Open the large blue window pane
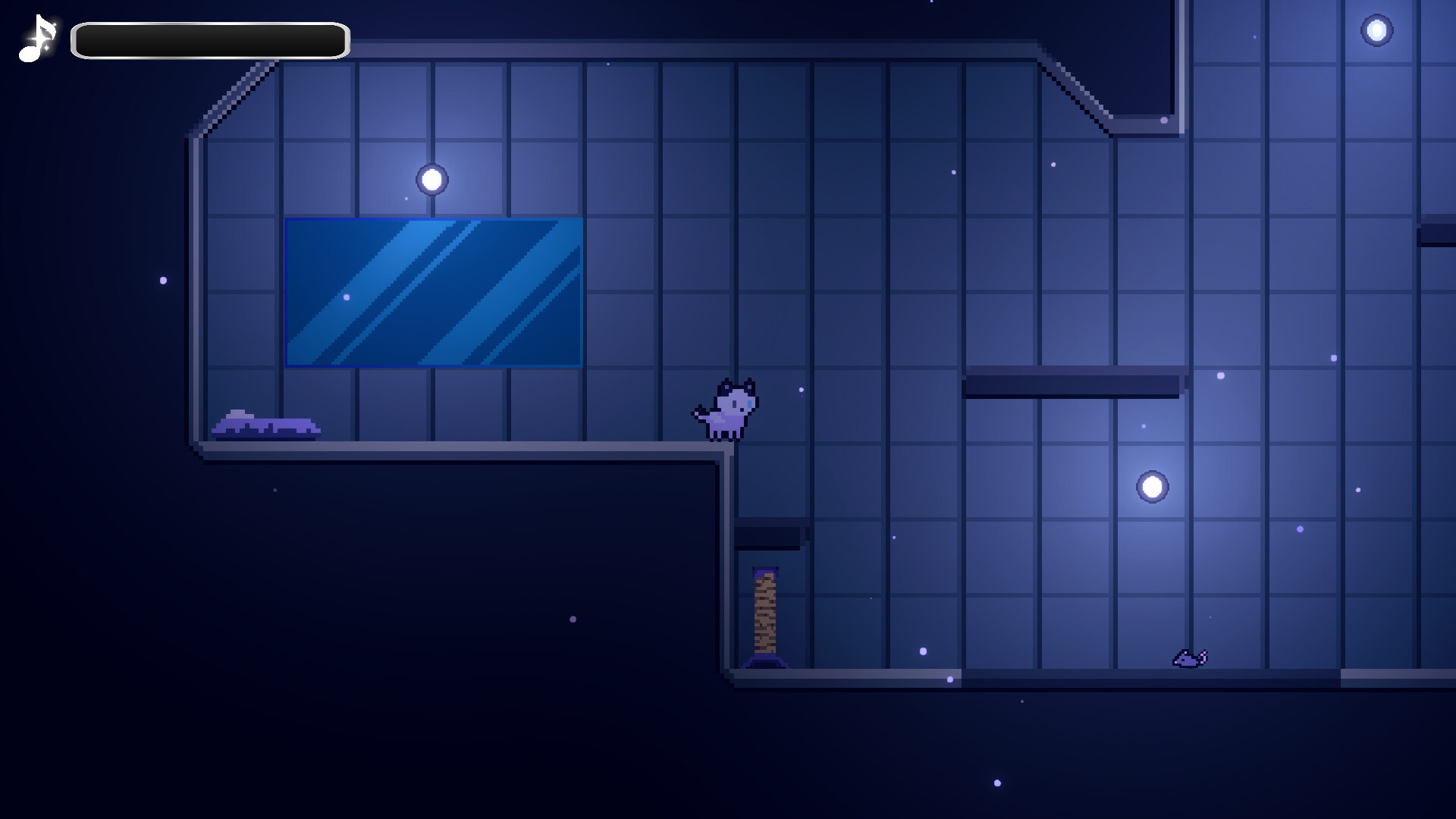1456x819 pixels. coord(434,292)
